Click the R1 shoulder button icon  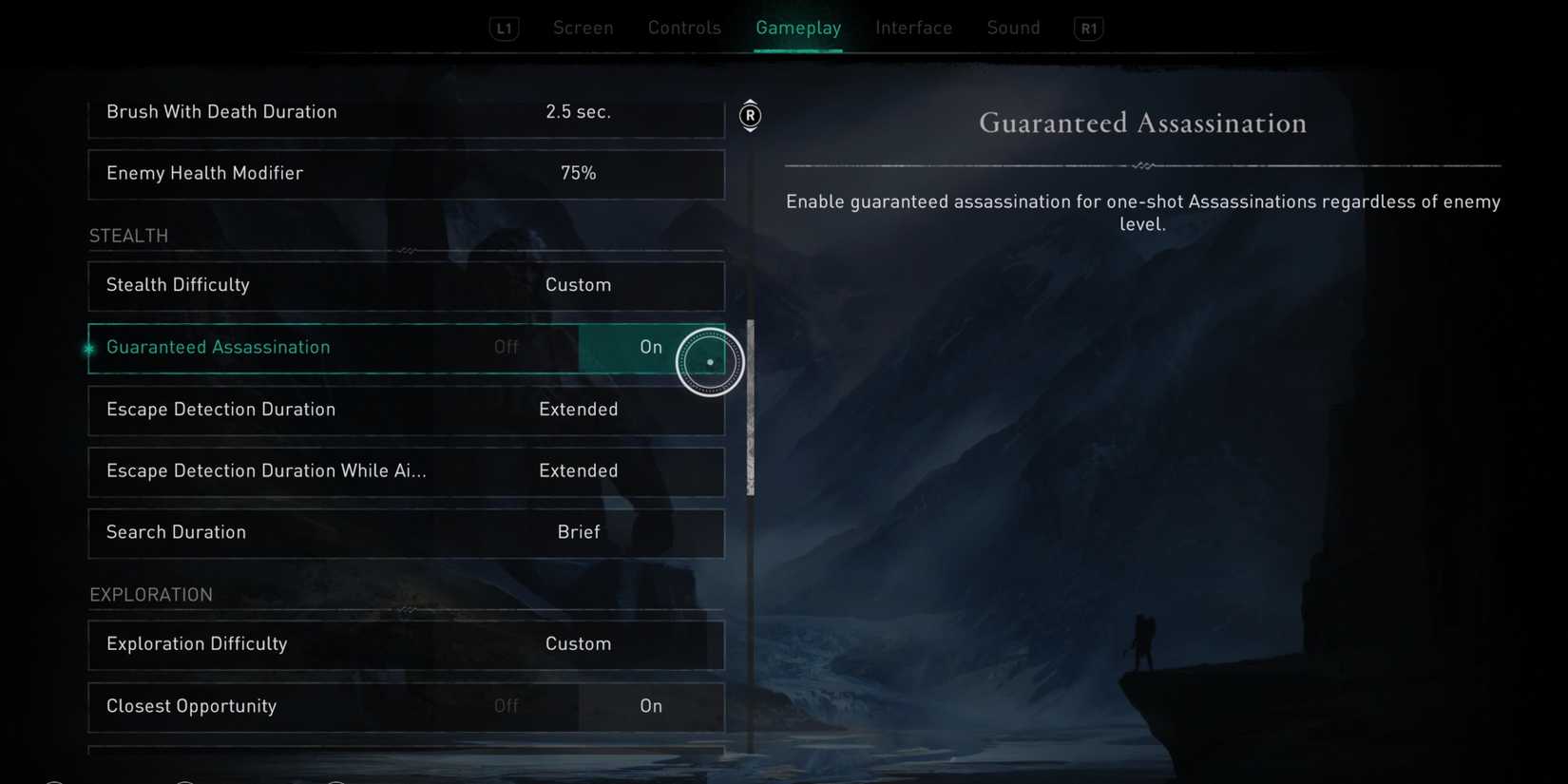click(1088, 28)
